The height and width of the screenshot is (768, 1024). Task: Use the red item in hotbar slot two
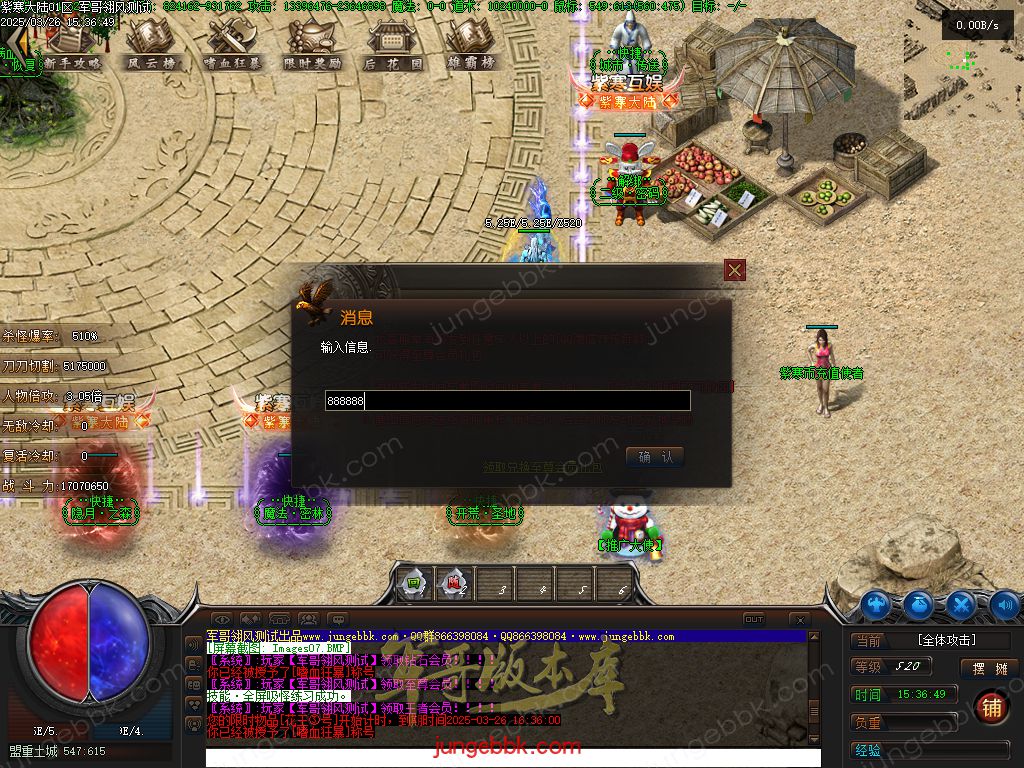(x=454, y=584)
